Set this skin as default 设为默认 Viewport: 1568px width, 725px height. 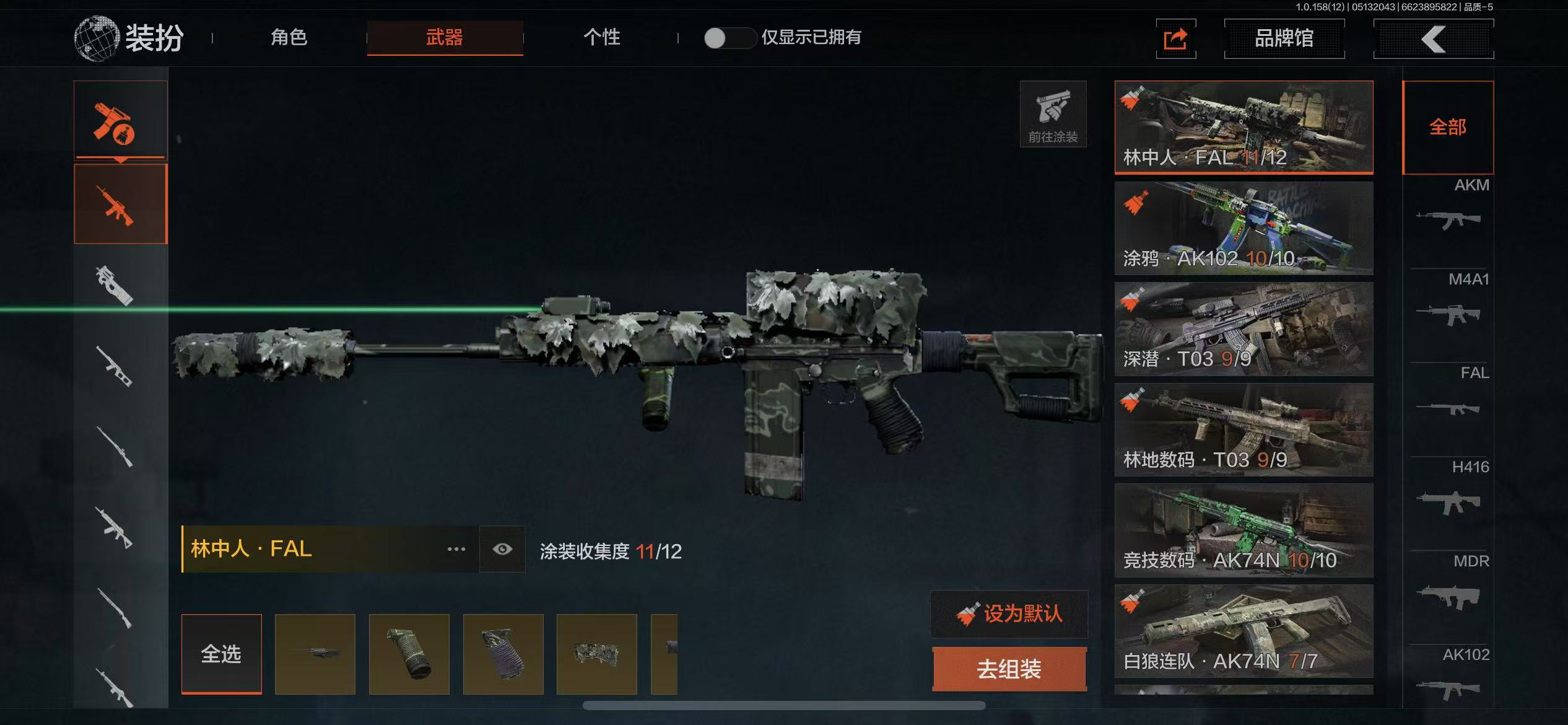tap(1009, 614)
